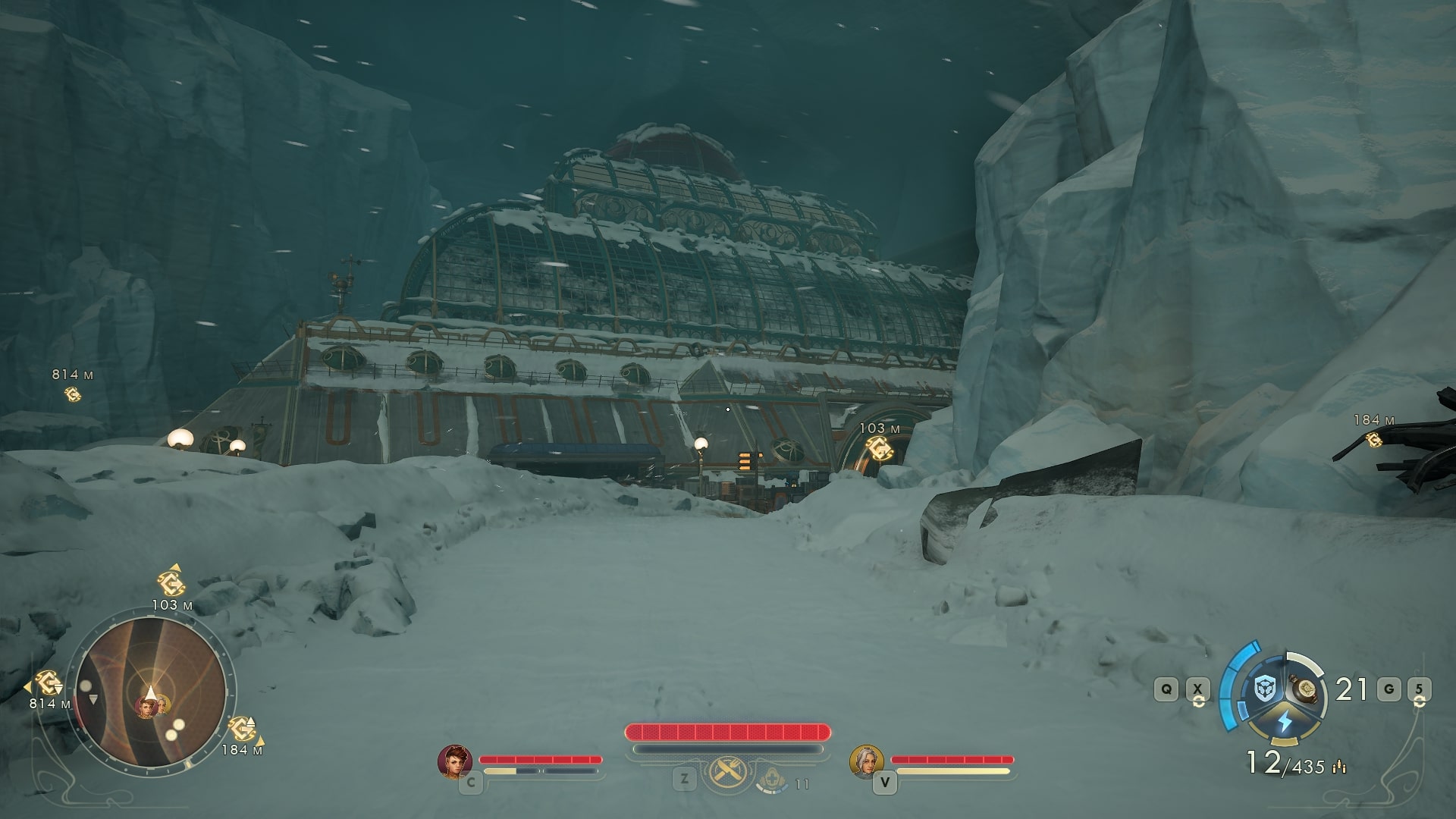Choose the lightning bolt weapon slot
The width and height of the screenshot is (1456, 819).
[1285, 721]
